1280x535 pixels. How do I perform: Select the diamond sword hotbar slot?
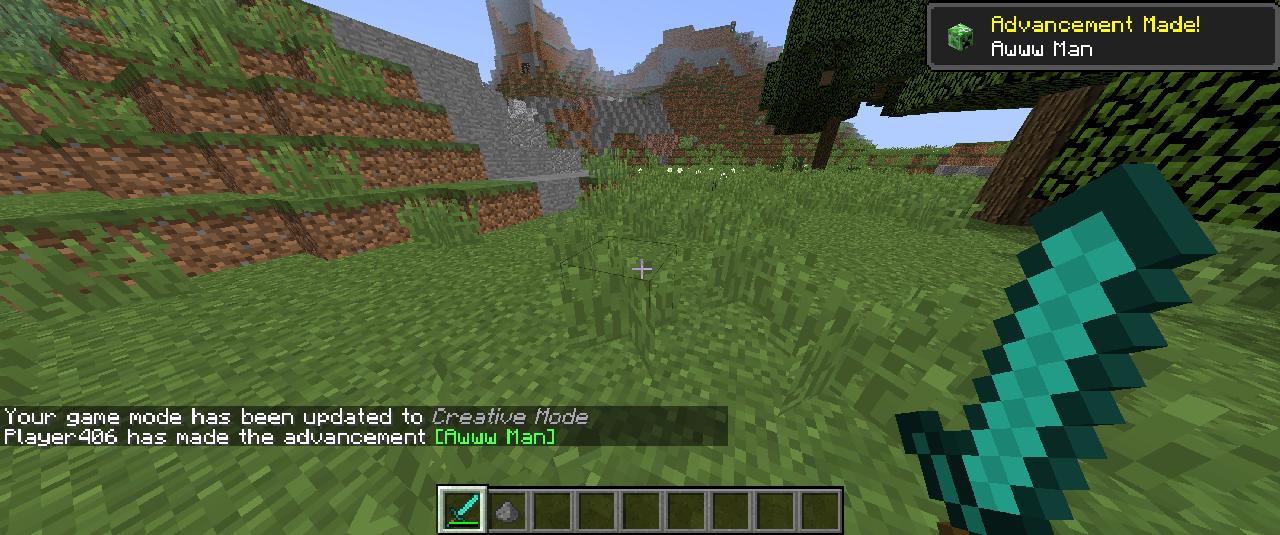point(462,510)
